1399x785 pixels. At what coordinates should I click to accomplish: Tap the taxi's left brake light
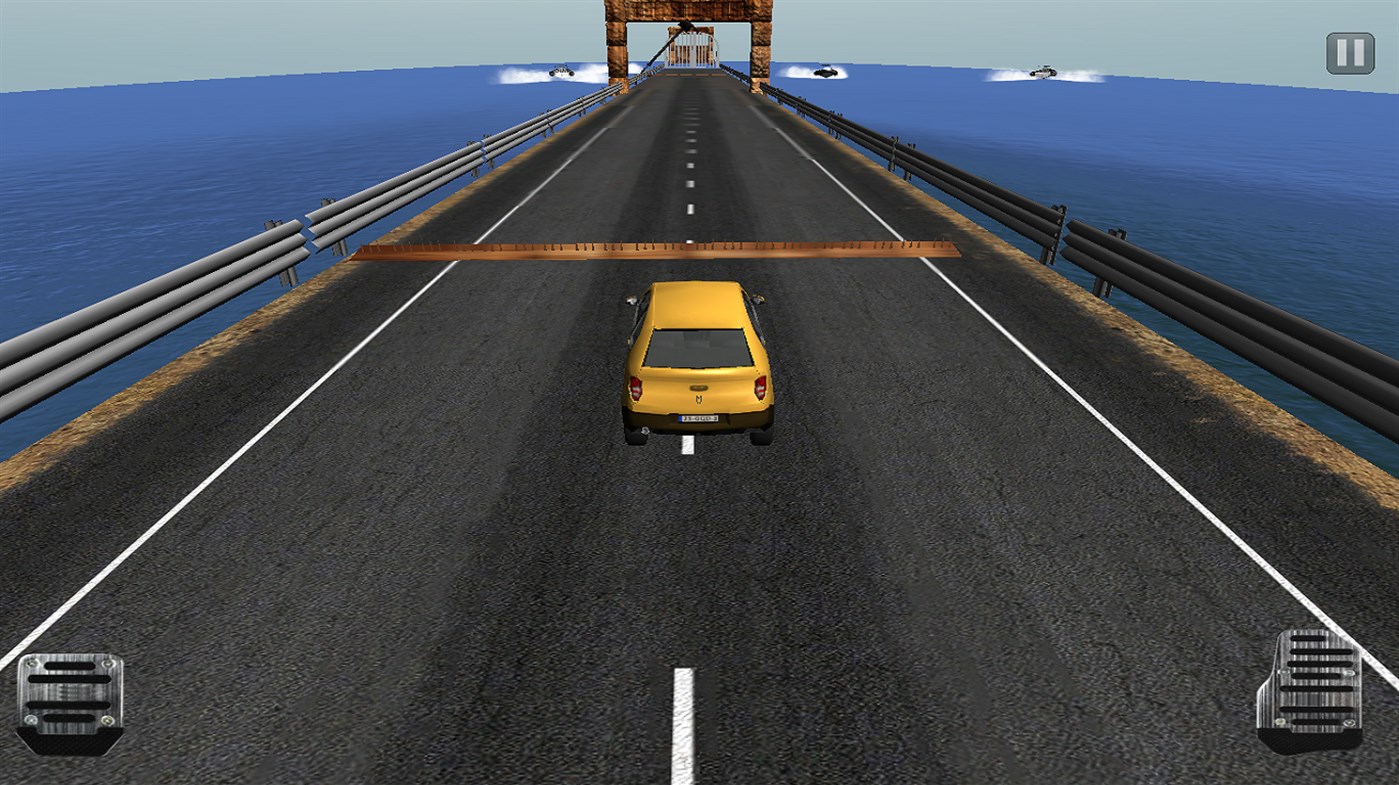(x=636, y=388)
